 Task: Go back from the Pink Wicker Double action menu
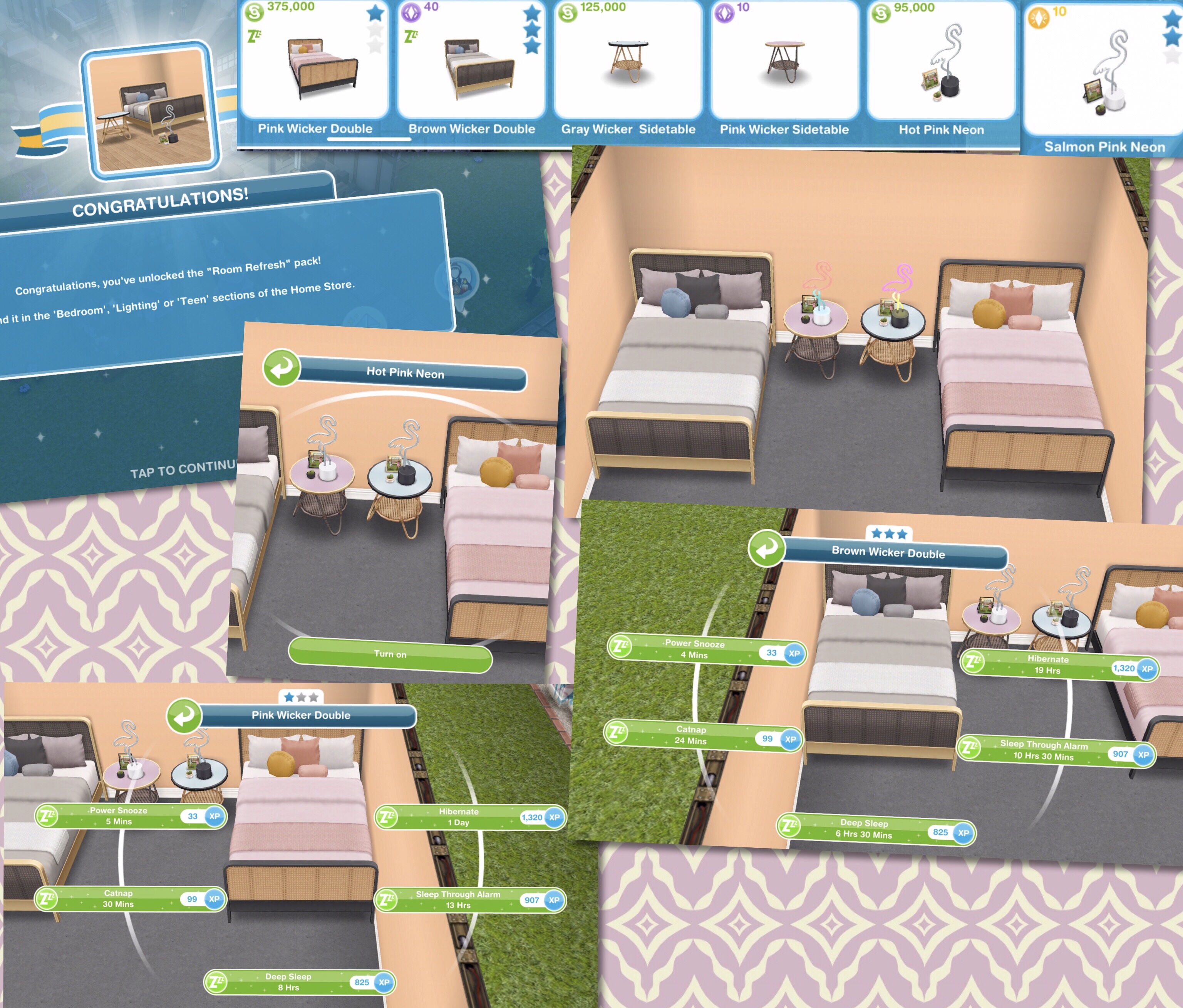point(184,715)
